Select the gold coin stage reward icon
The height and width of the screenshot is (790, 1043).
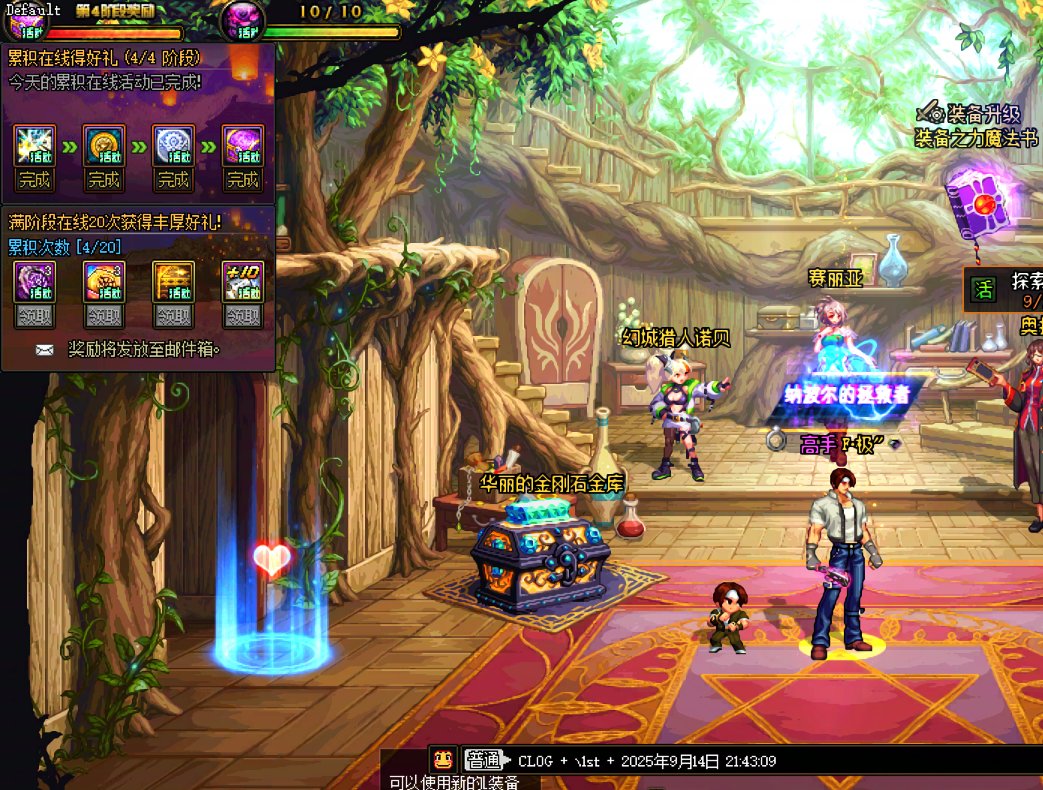(x=104, y=146)
